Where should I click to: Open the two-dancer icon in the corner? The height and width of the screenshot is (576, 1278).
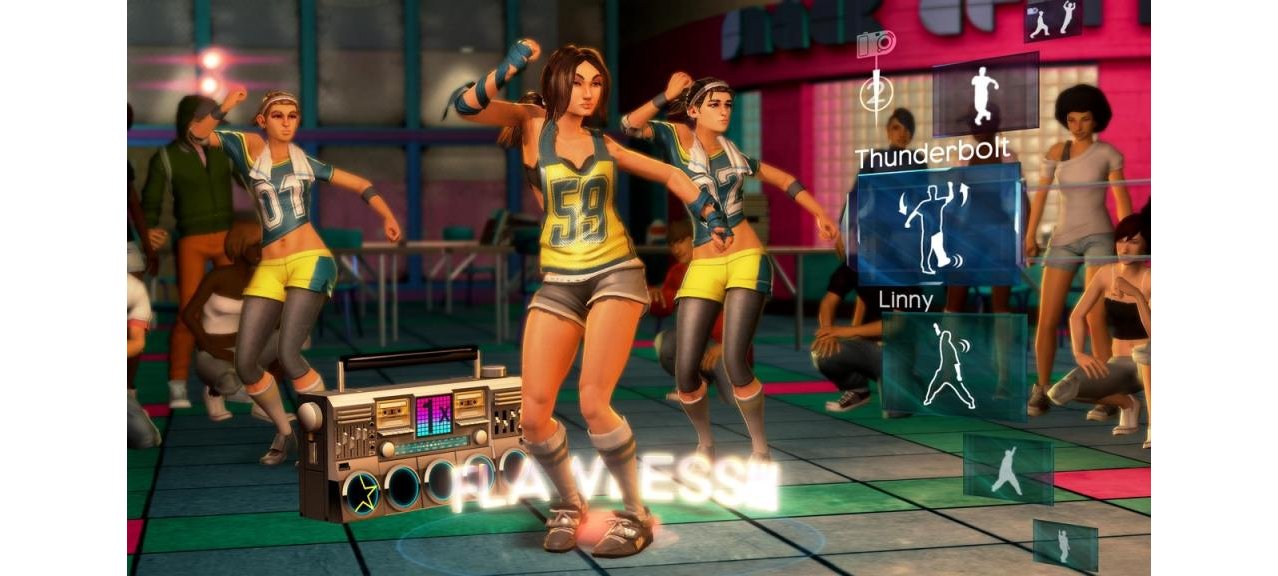click(x=1053, y=20)
